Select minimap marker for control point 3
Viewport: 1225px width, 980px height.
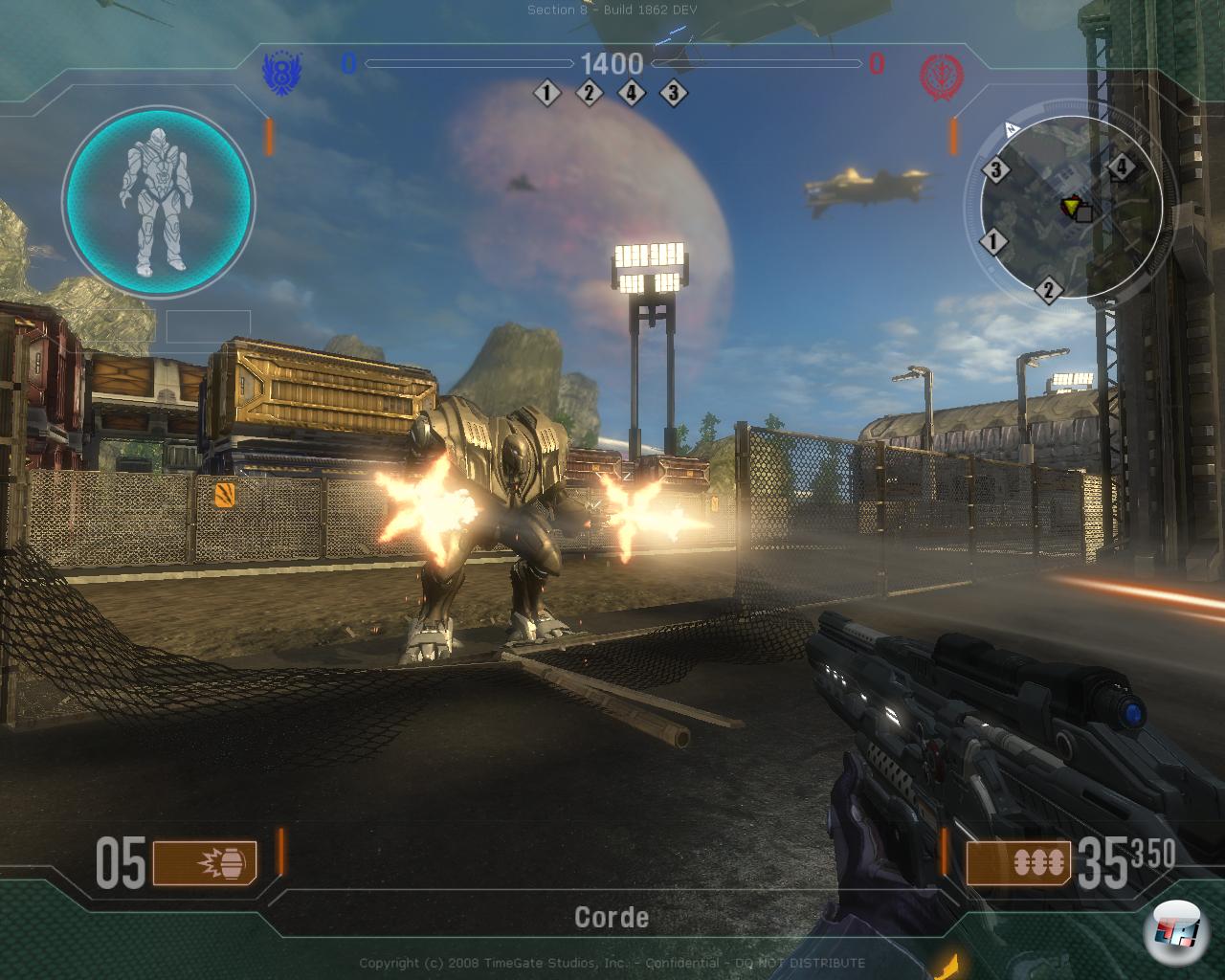(x=996, y=170)
